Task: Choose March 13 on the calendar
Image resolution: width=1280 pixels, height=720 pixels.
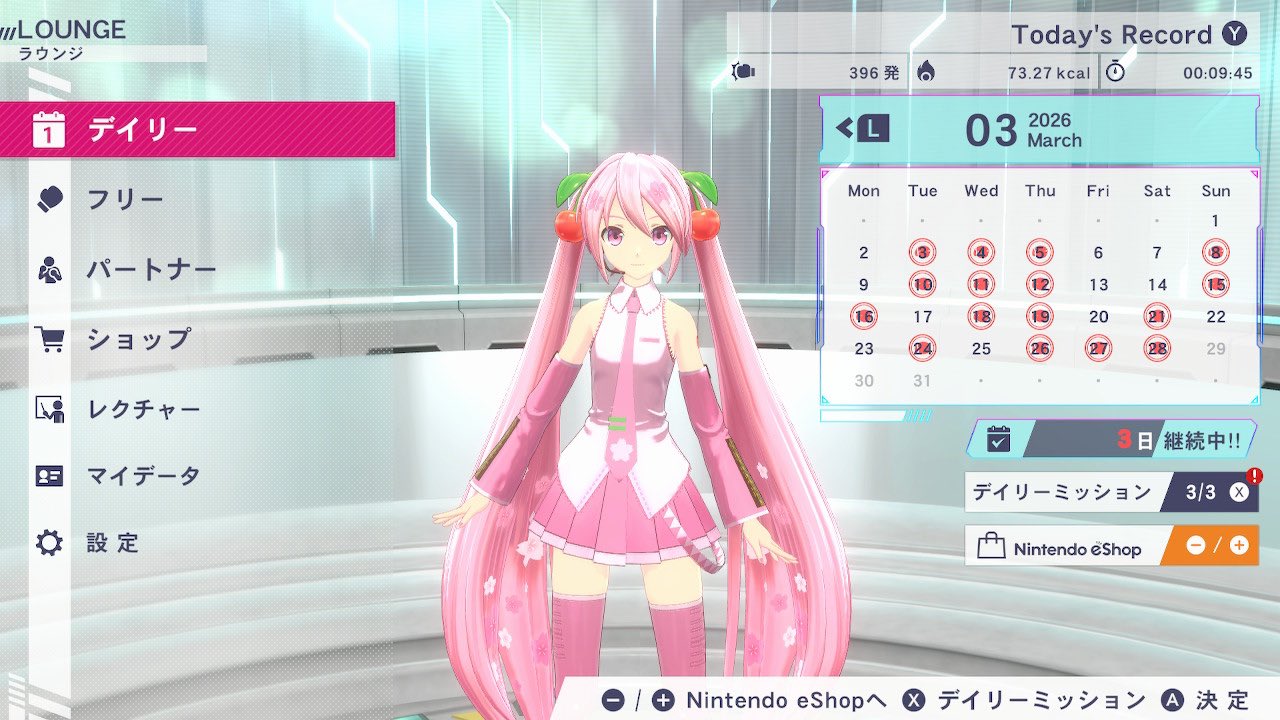Action: [1098, 285]
